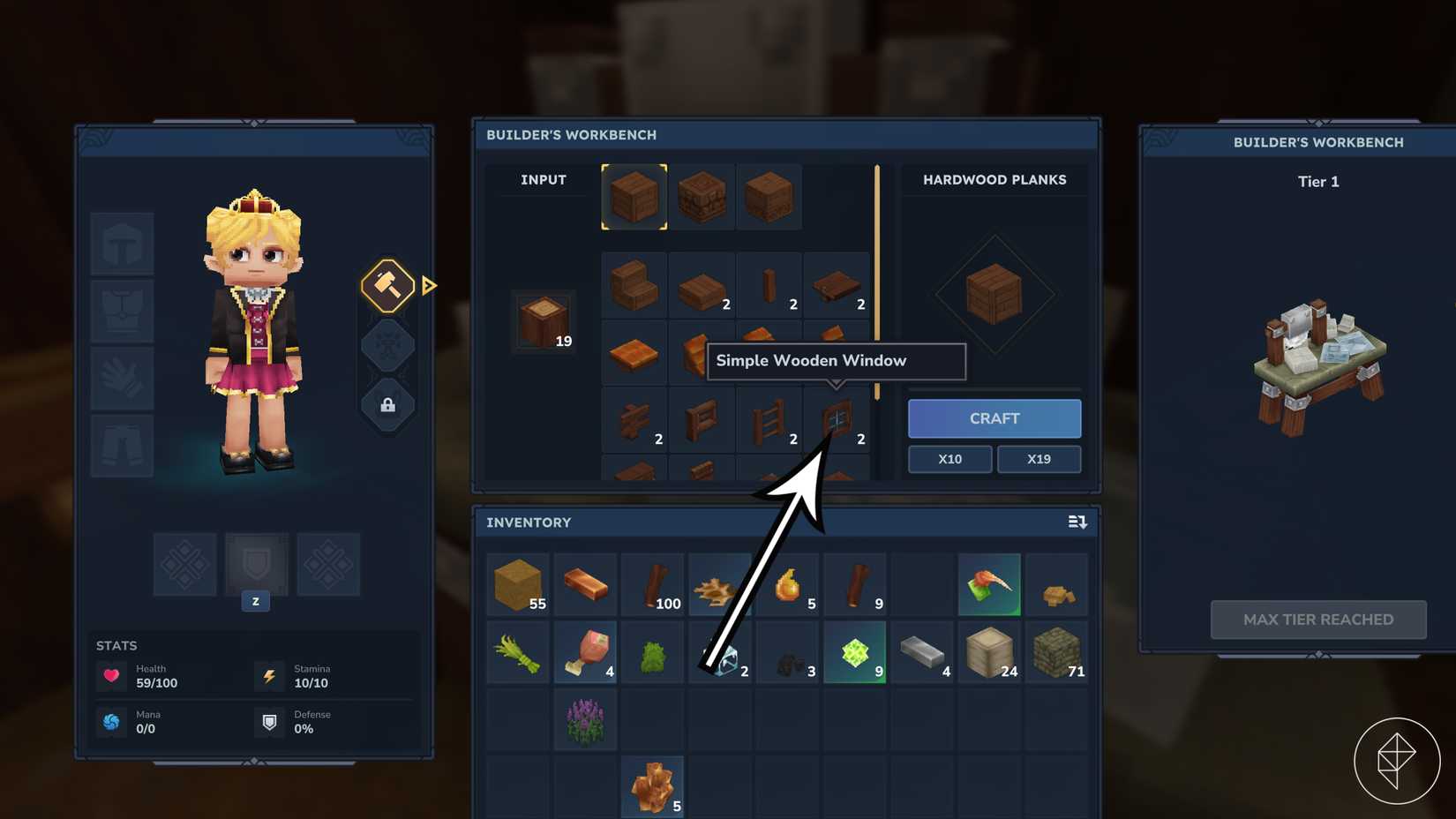The height and width of the screenshot is (819, 1456).
Task: Select the gloves equipment slot
Action: (x=122, y=377)
